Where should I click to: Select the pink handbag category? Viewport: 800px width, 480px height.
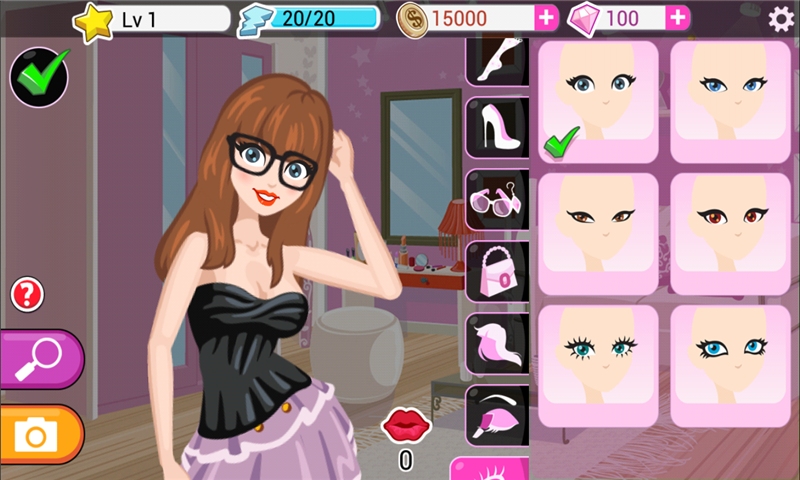point(497,271)
